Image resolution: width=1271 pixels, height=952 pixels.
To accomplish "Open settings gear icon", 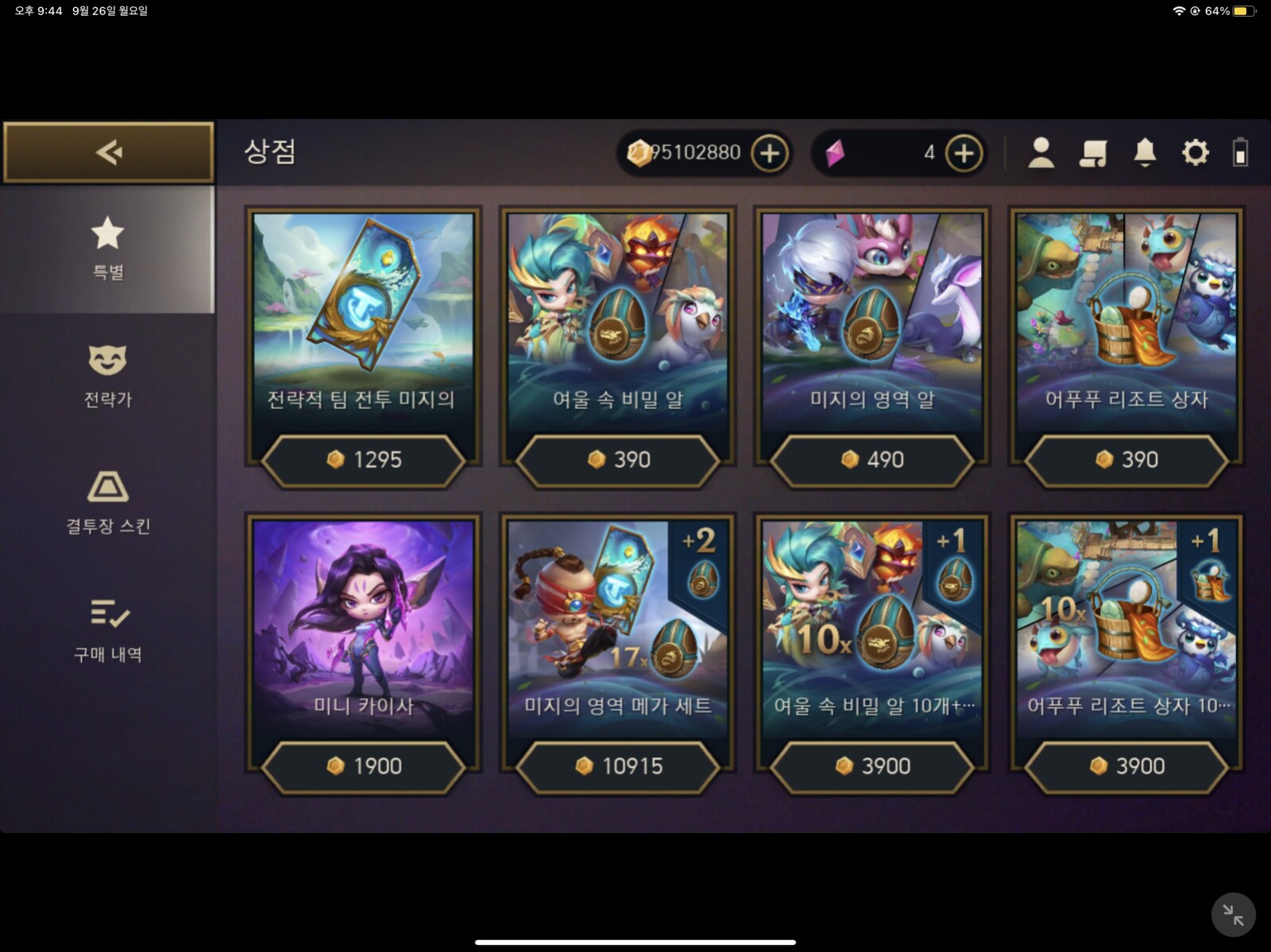I will 1195,152.
